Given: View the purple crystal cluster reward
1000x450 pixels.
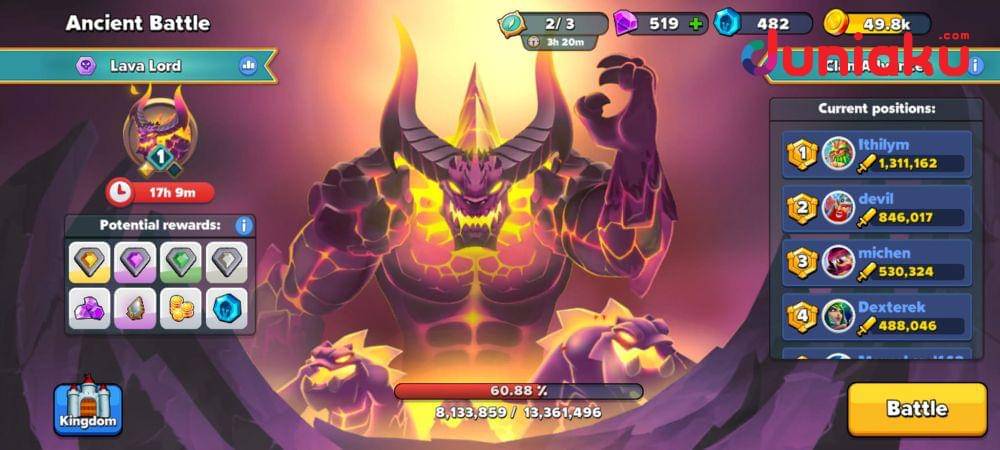Looking at the screenshot, I should pyautogui.click(x=90, y=308).
